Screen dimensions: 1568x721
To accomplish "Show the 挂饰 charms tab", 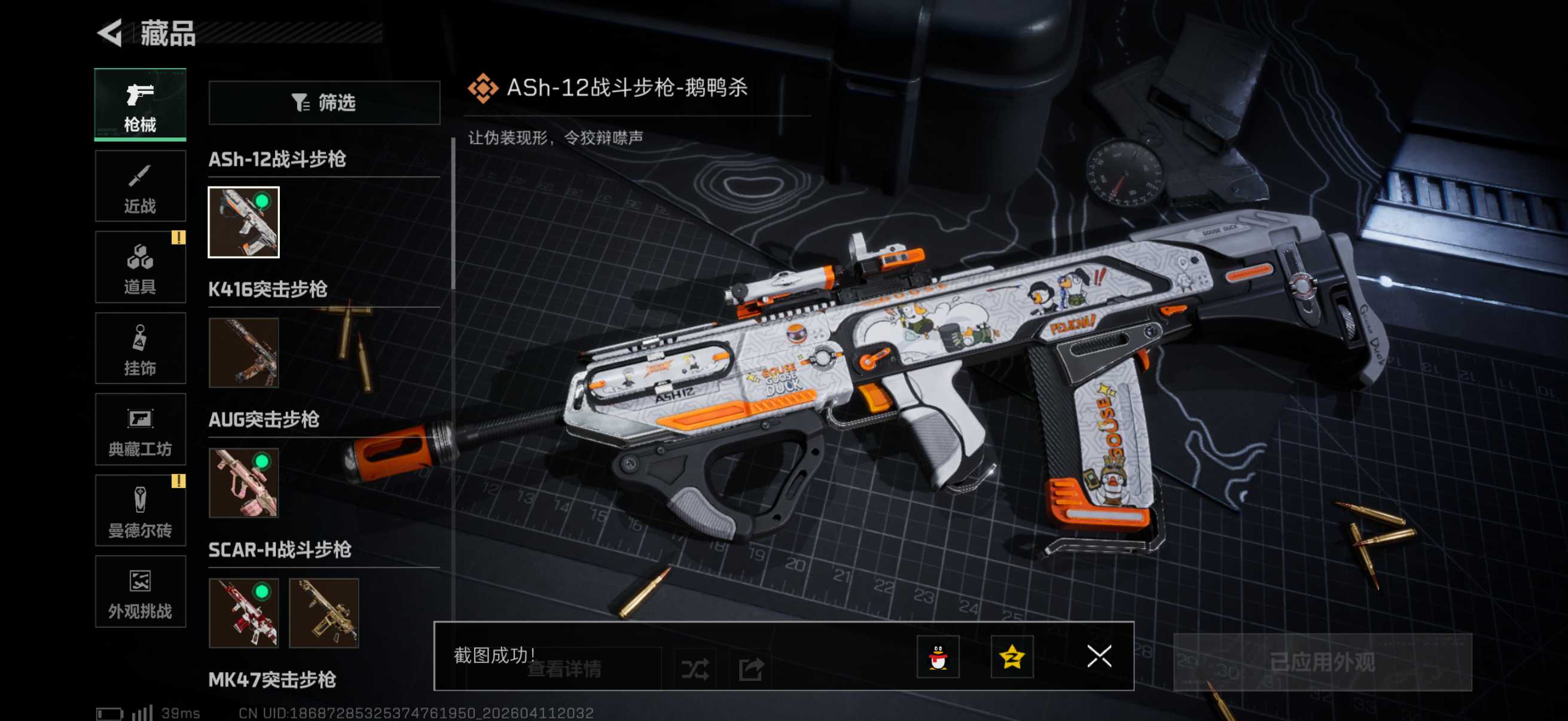I will click(x=140, y=349).
